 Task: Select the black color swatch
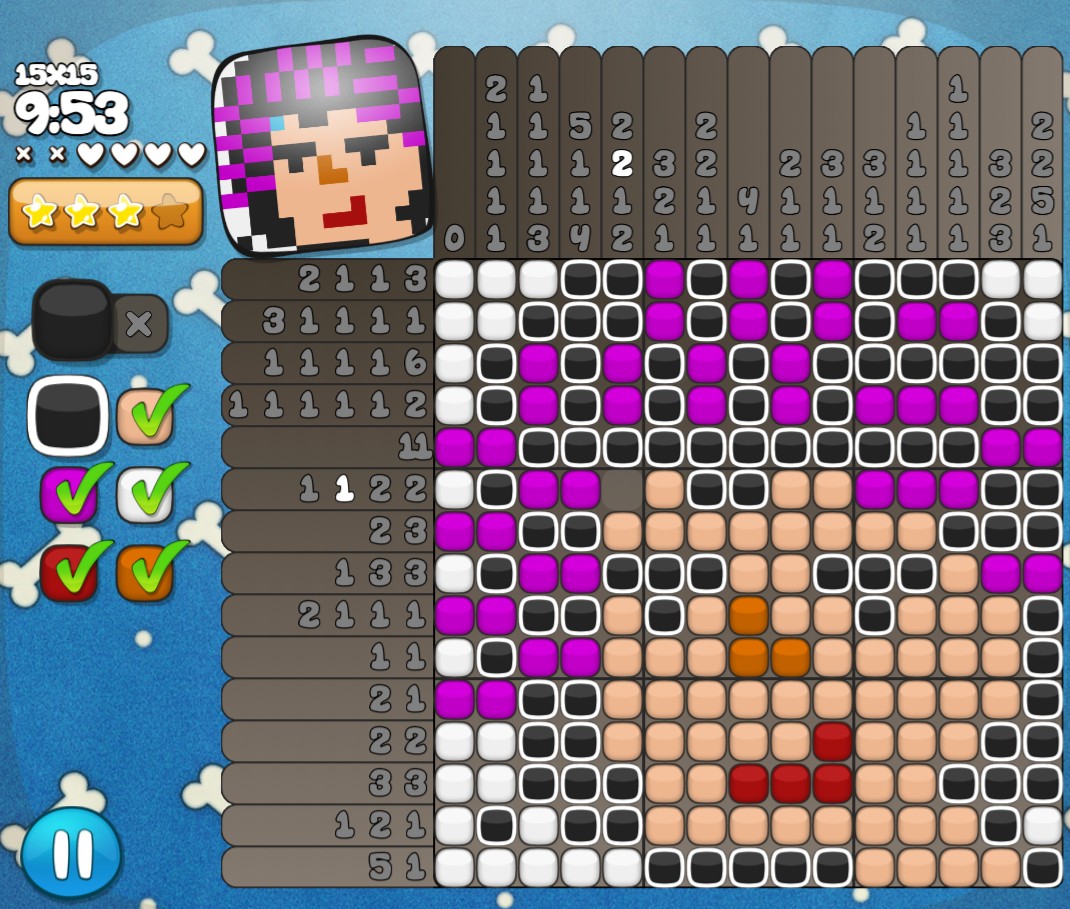(x=67, y=415)
